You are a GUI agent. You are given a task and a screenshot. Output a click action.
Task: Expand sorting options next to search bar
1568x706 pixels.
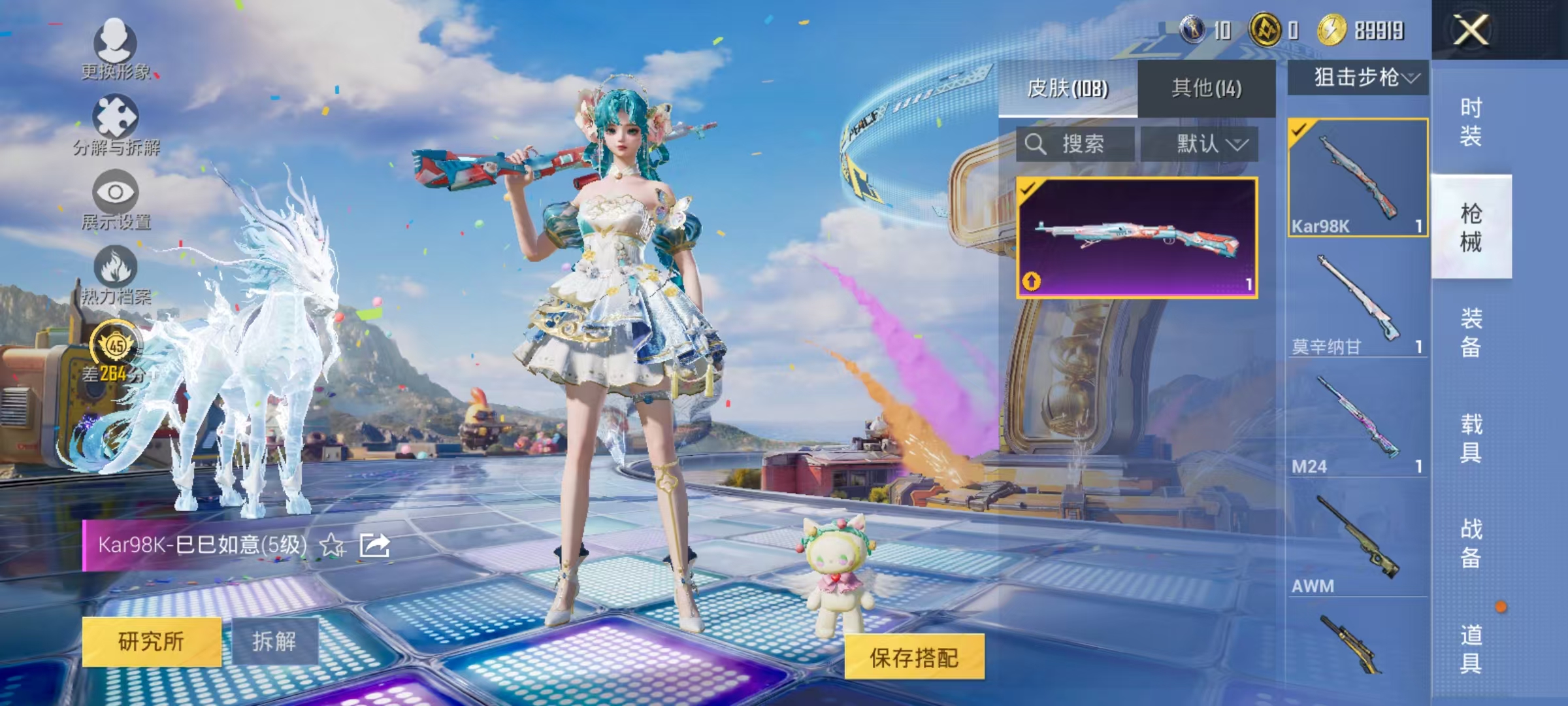(x=1238, y=146)
